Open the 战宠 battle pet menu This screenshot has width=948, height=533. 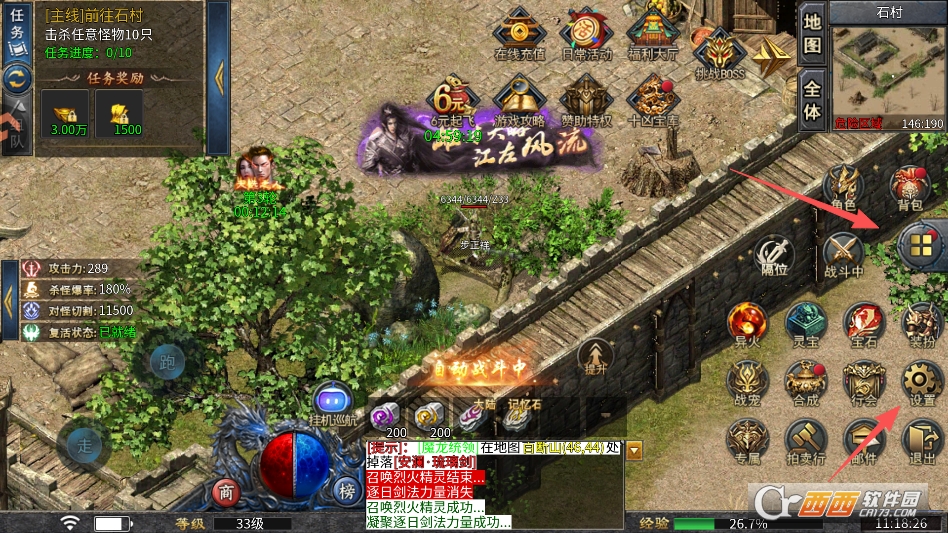pyautogui.click(x=747, y=381)
